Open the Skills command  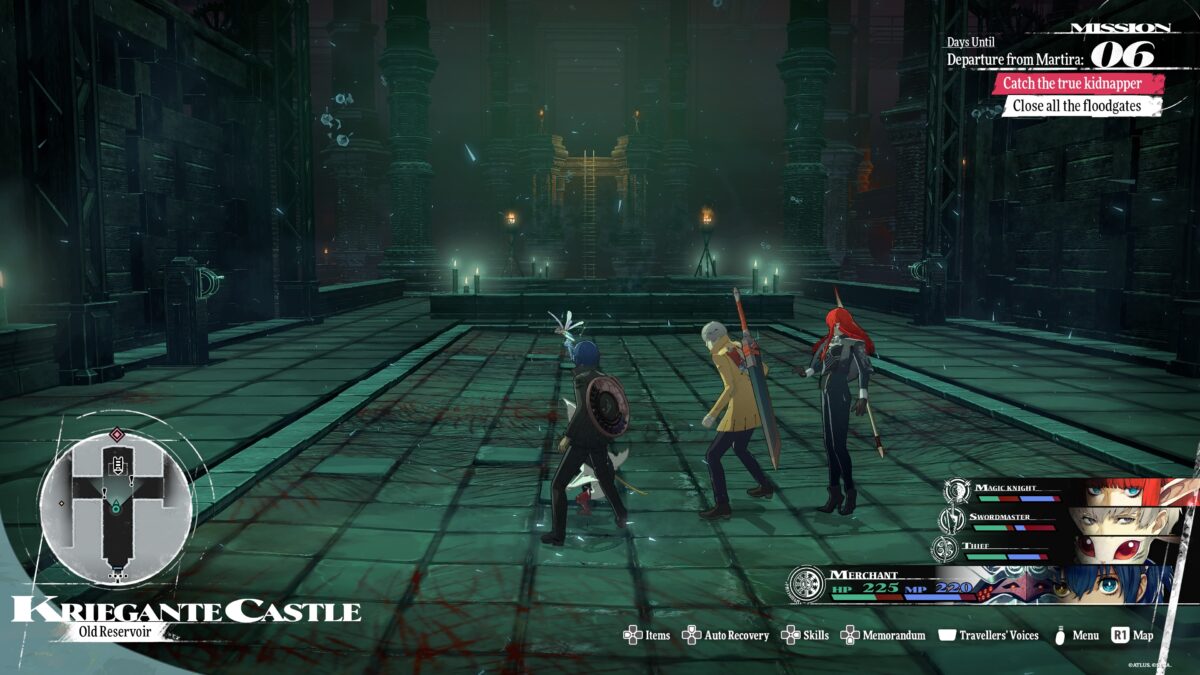805,635
